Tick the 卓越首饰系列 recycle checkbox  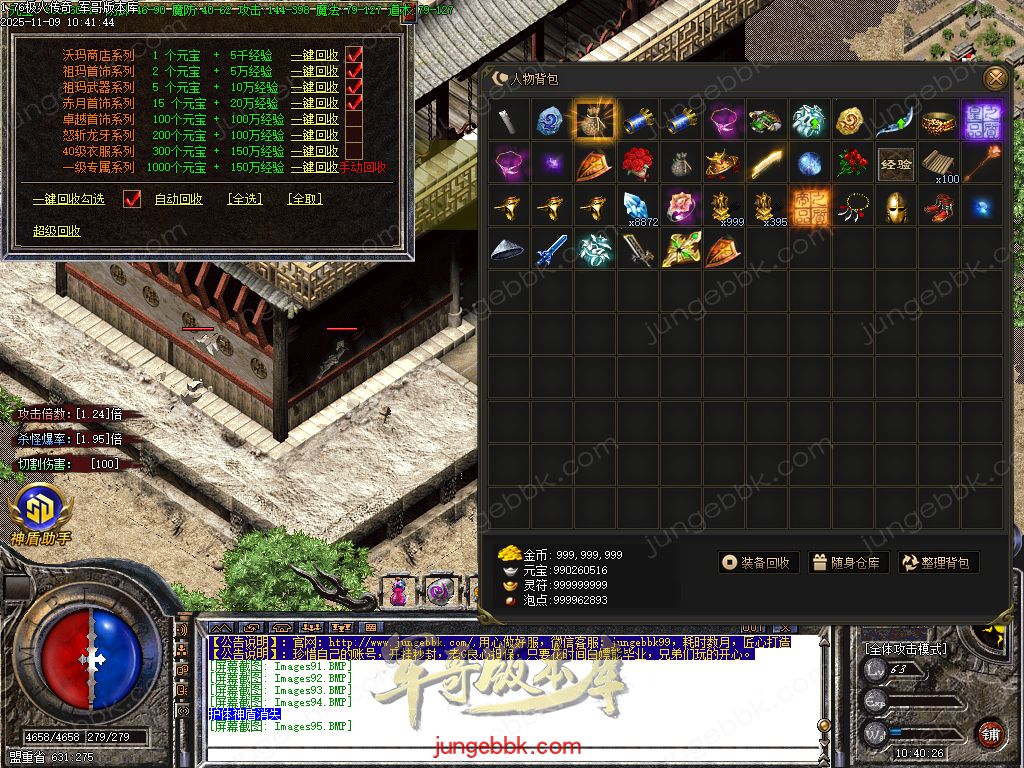(354, 119)
